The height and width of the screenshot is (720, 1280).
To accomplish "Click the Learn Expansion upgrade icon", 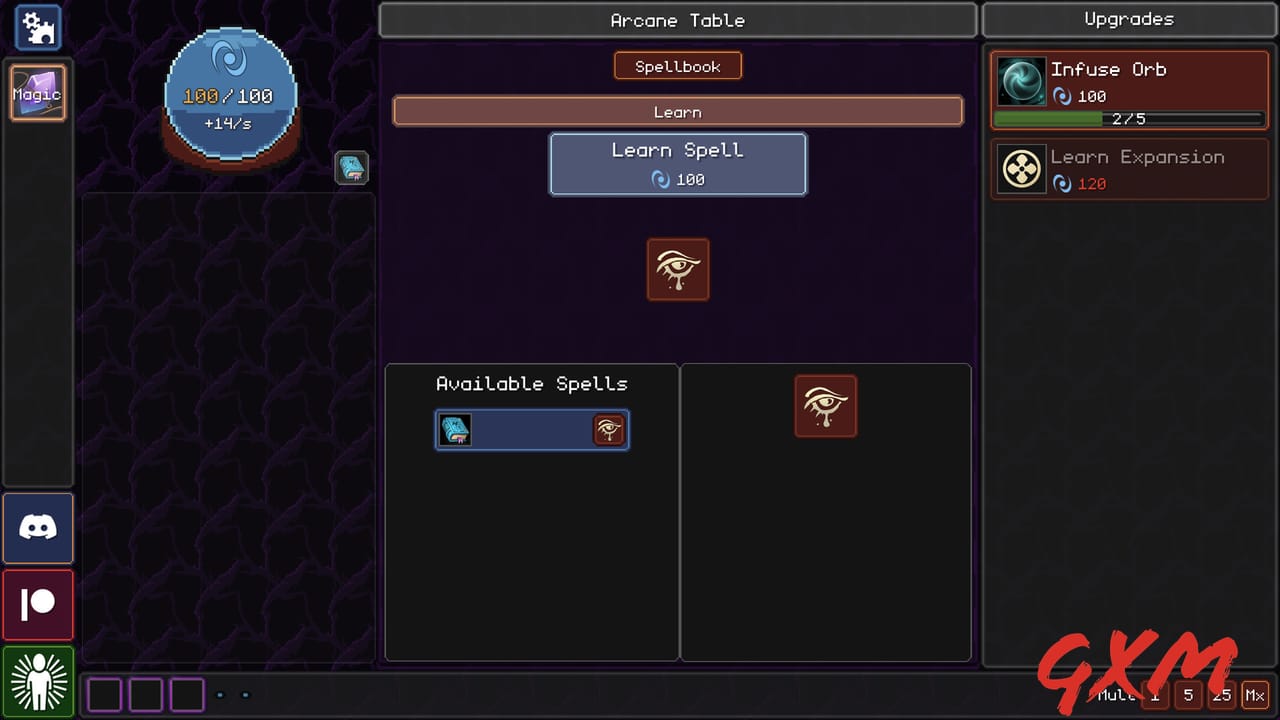I will (x=1021, y=169).
